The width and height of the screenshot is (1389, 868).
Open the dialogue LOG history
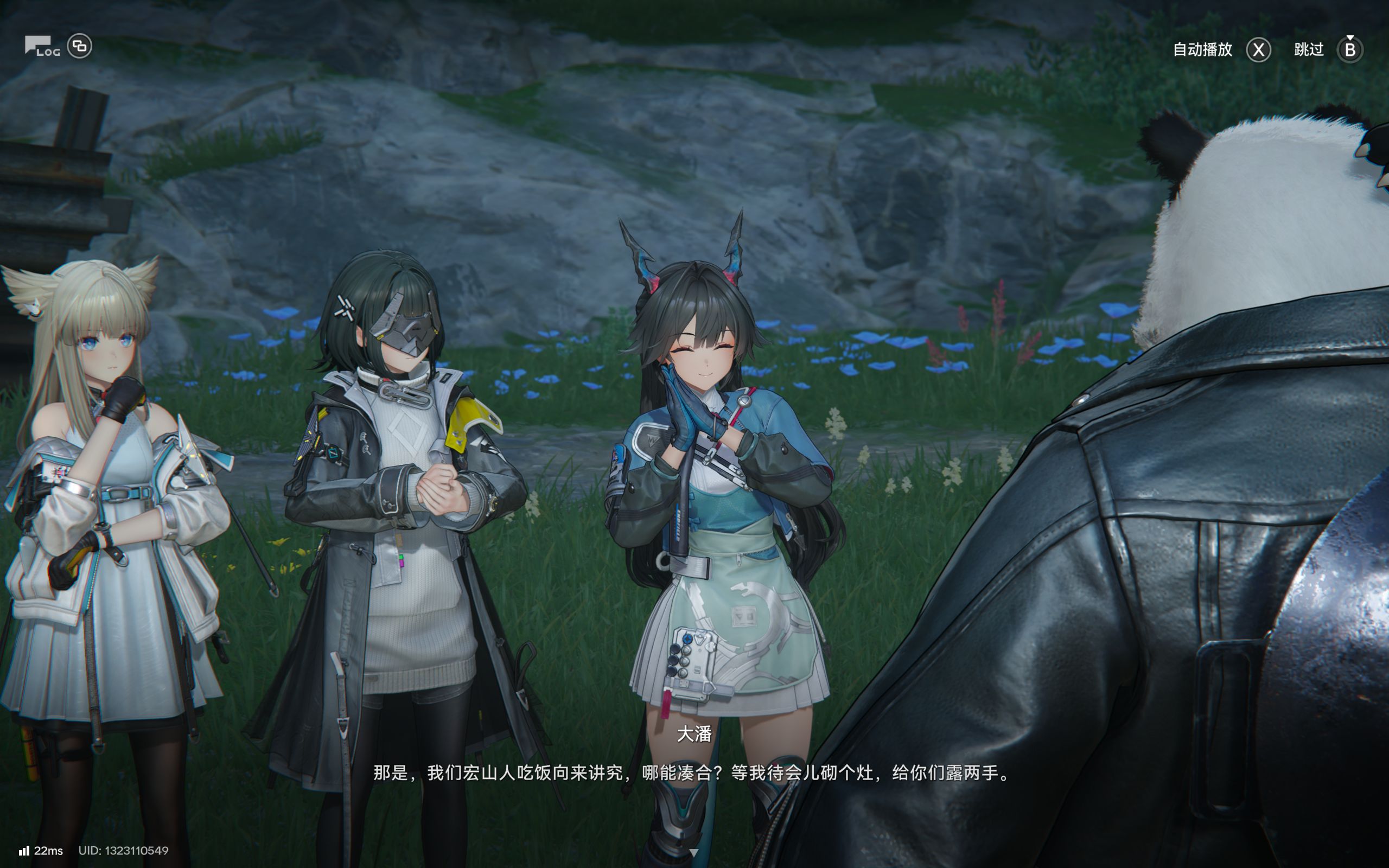[41, 47]
